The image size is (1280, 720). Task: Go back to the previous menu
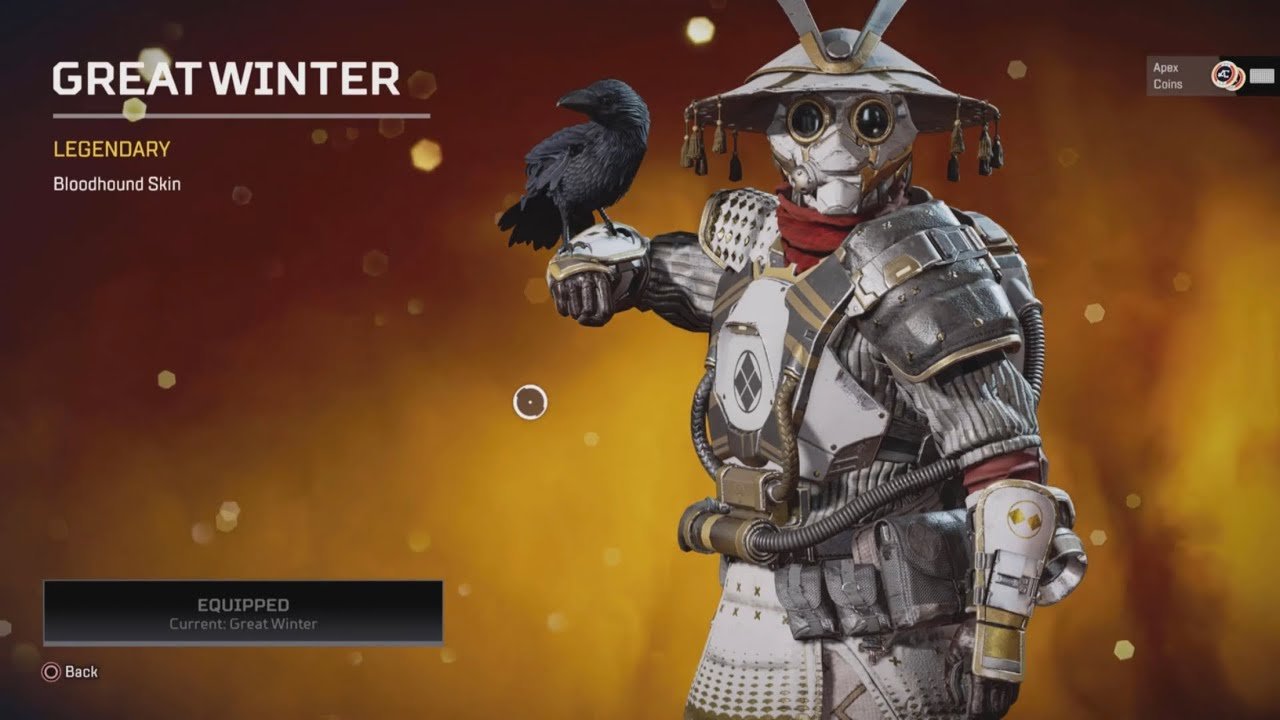70,672
